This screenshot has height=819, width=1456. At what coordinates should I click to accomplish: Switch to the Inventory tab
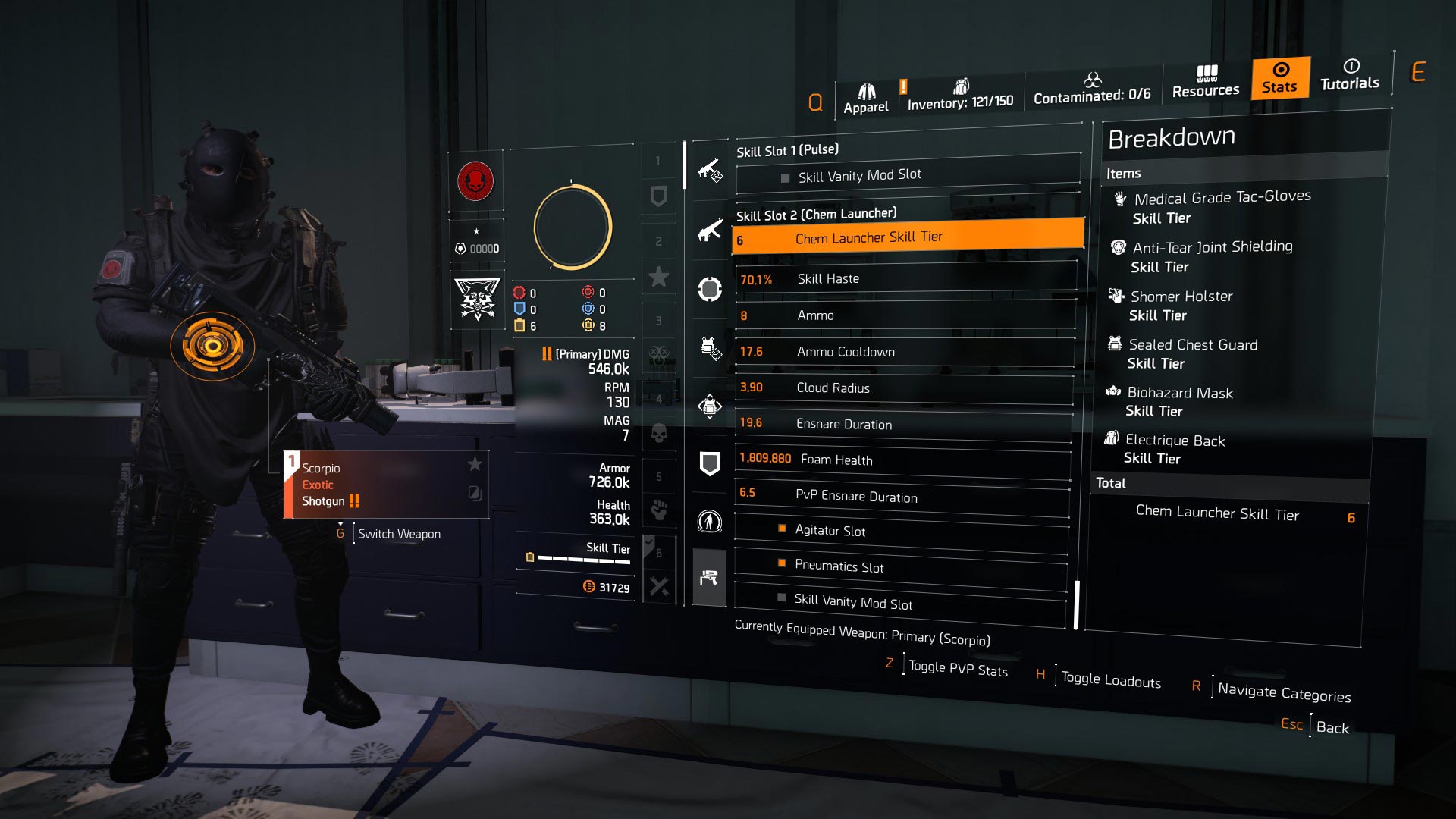pos(960,96)
